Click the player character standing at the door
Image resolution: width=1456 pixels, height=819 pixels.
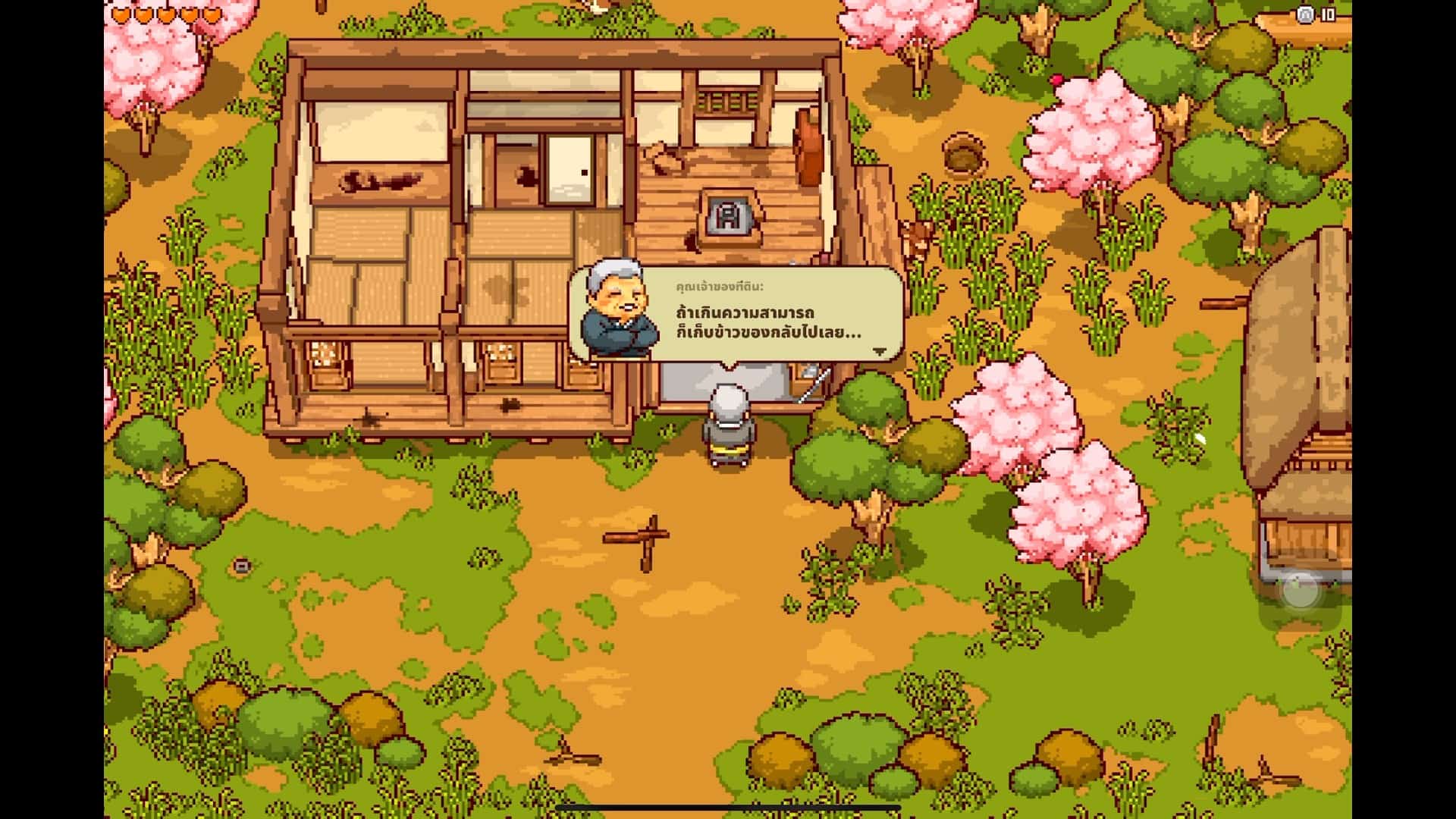728,421
